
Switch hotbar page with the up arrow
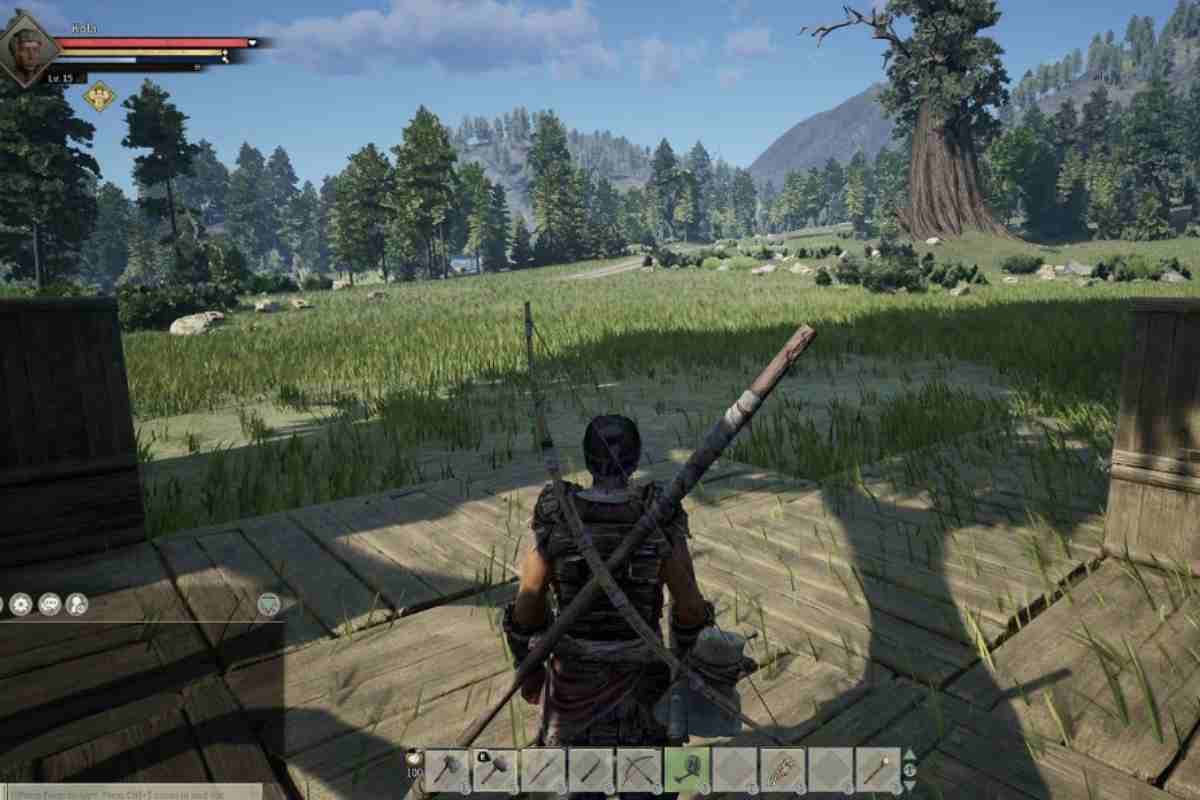coord(909,756)
